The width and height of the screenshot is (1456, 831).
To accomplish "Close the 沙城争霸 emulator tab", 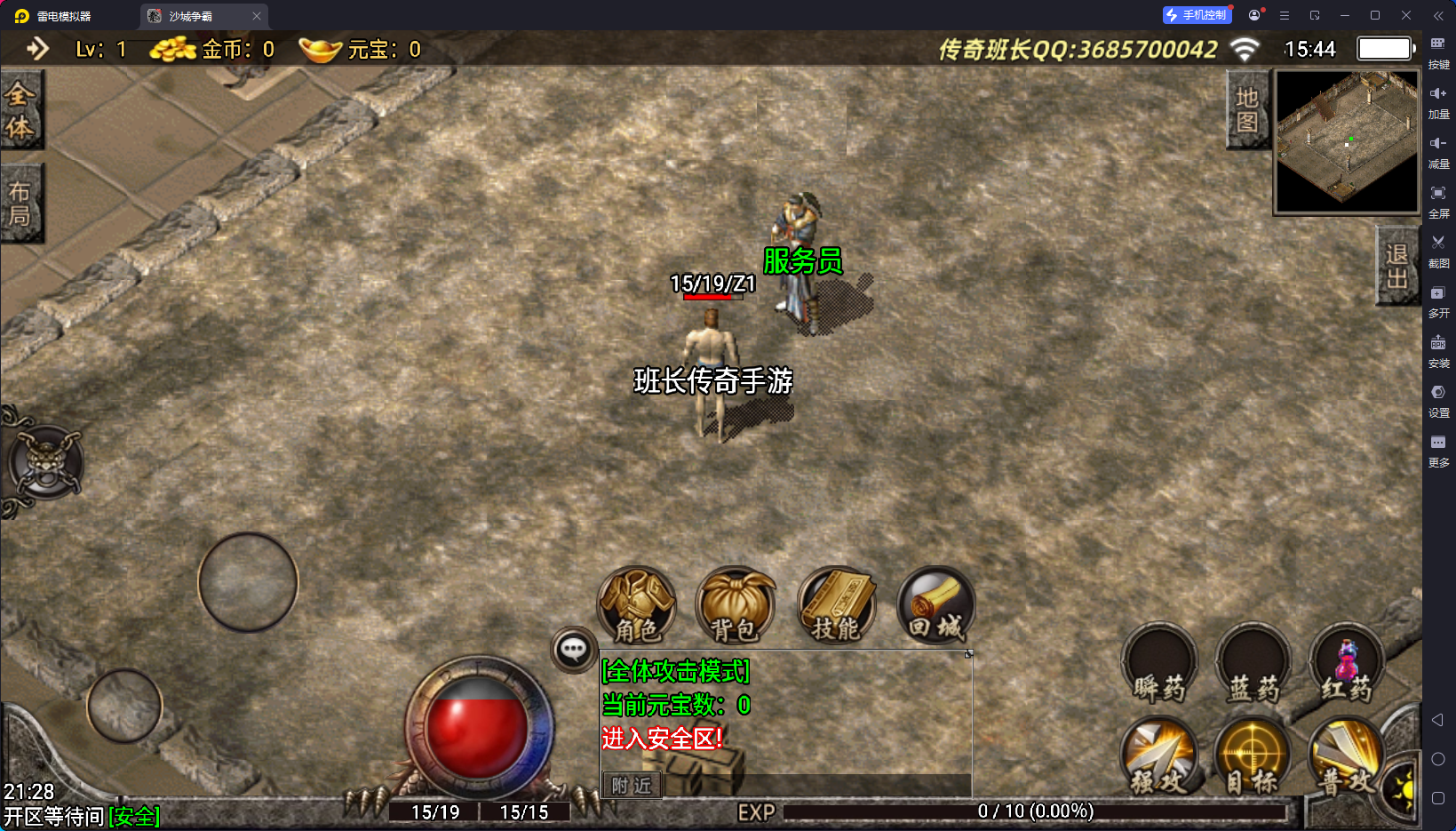I will tap(257, 16).
